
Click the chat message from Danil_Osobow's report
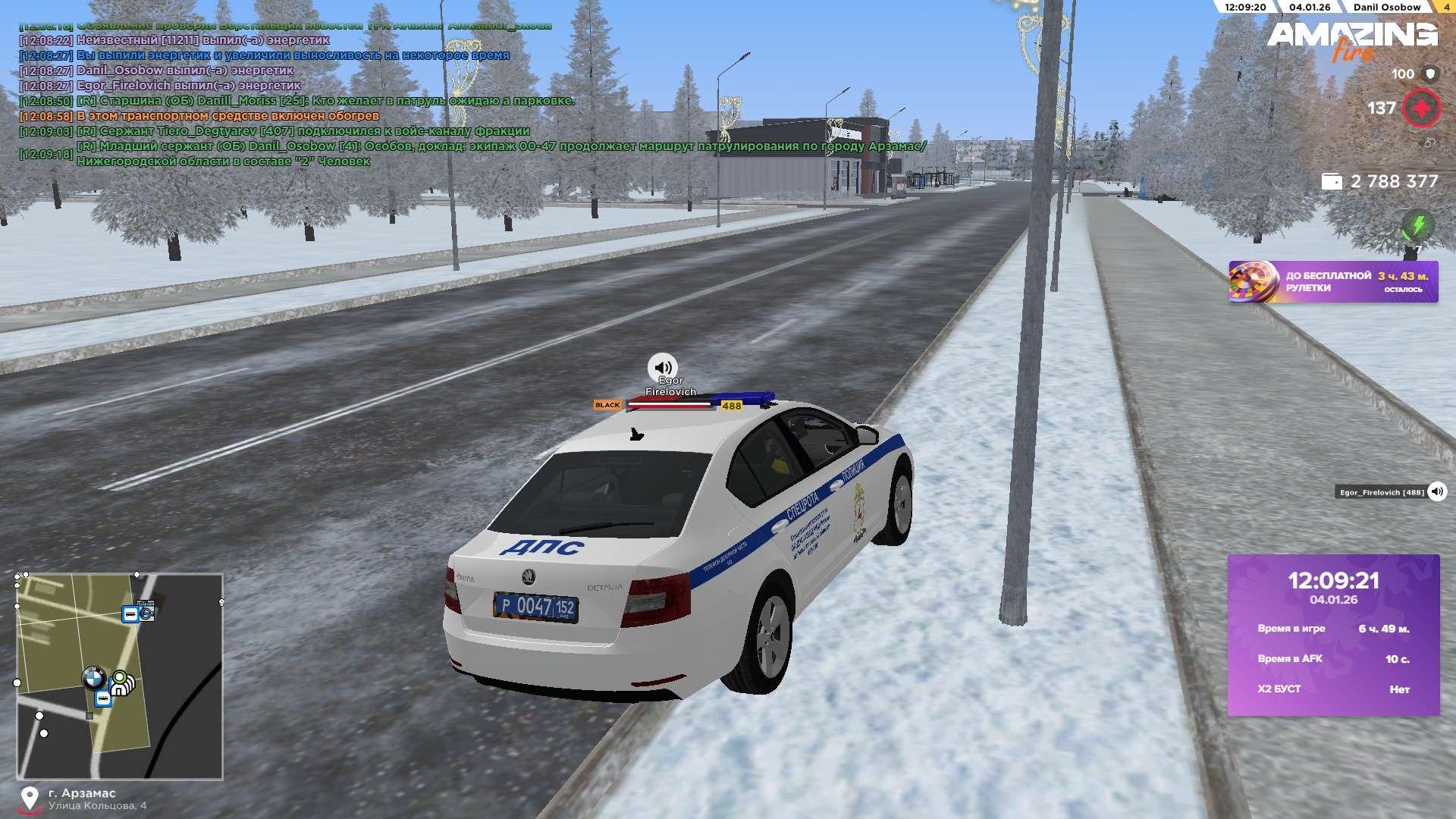500,153
